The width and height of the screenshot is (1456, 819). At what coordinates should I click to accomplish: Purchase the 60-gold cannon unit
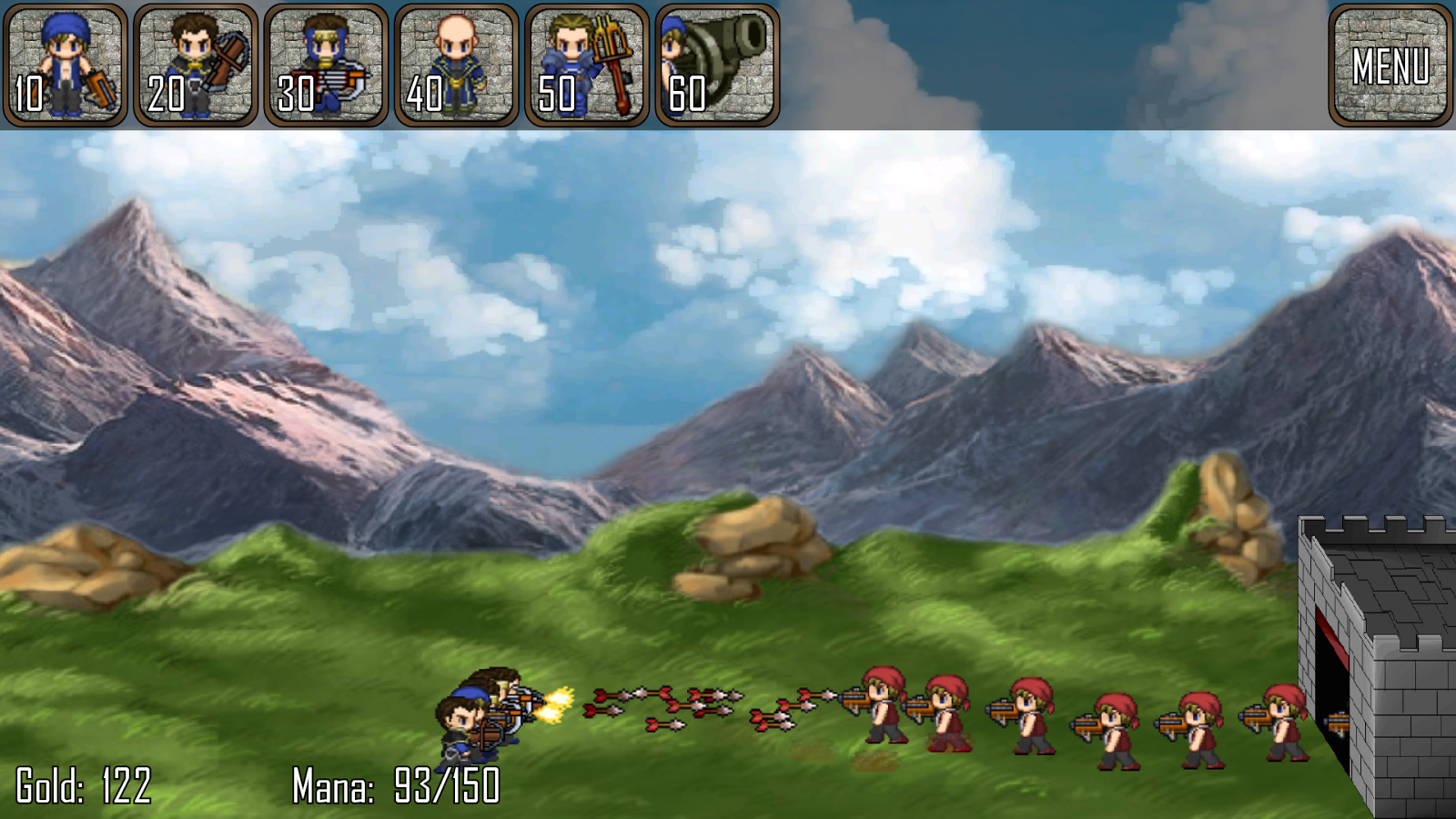[x=716, y=66]
